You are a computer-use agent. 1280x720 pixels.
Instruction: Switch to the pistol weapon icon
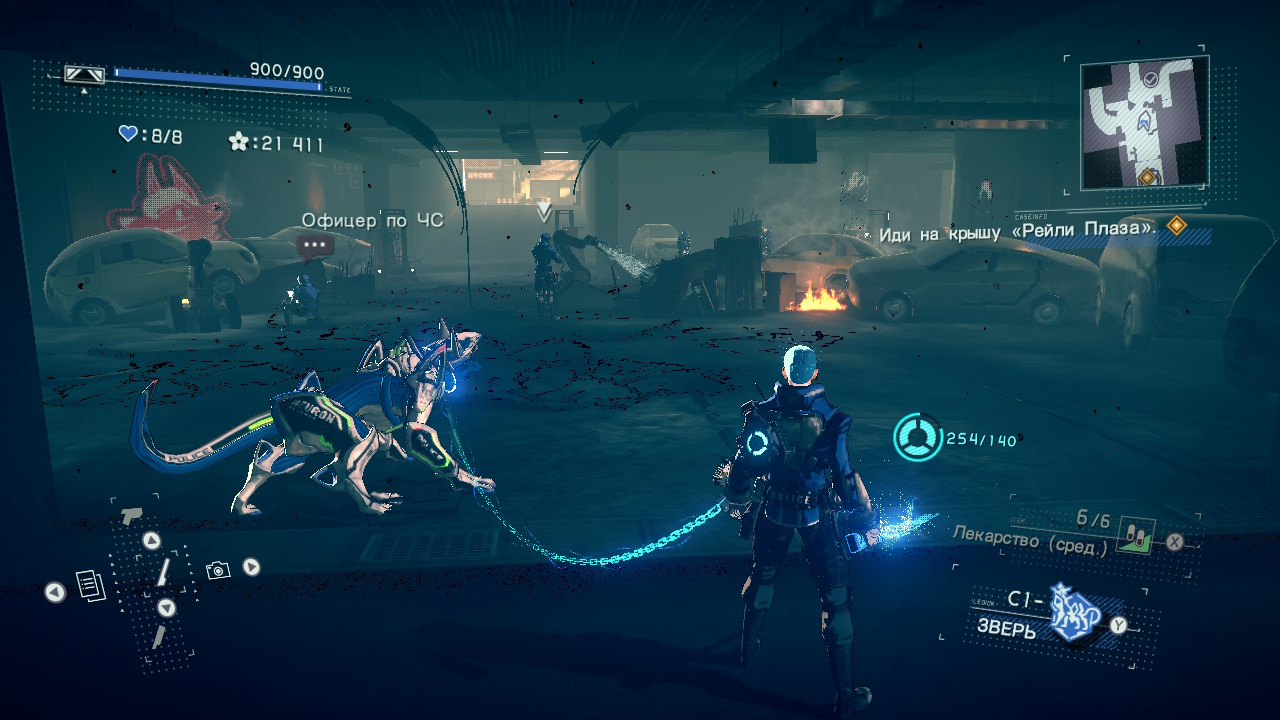pyautogui.click(x=131, y=516)
